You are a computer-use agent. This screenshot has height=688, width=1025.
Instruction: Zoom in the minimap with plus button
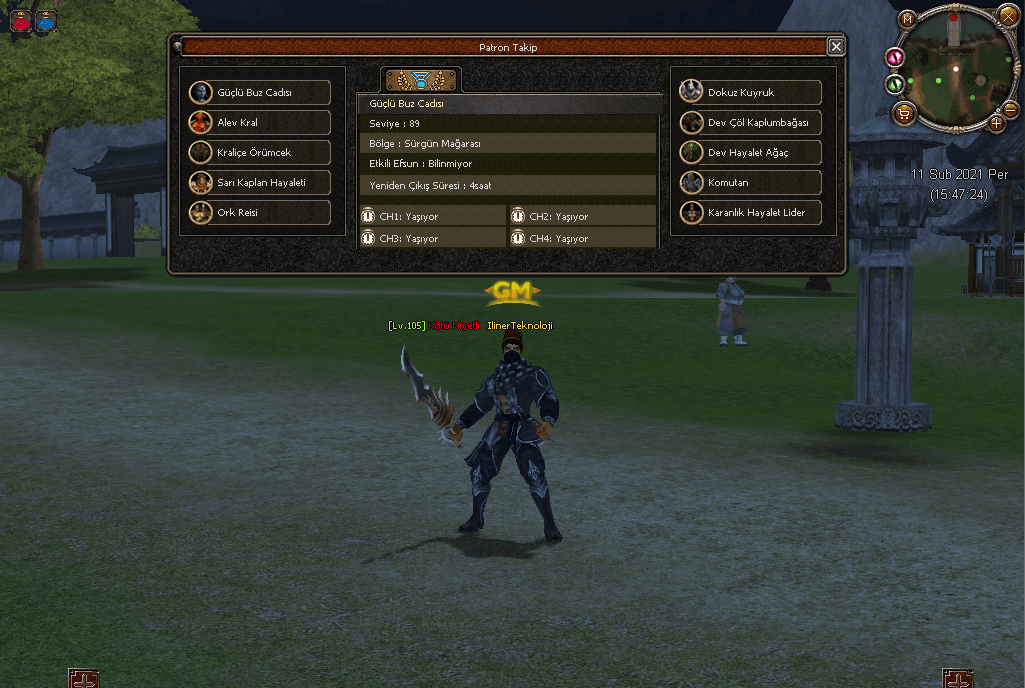(x=996, y=123)
